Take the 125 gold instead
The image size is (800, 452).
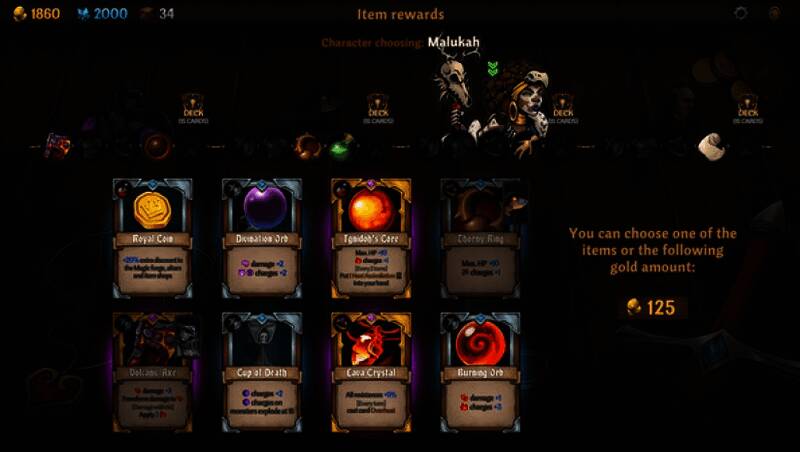(x=651, y=307)
